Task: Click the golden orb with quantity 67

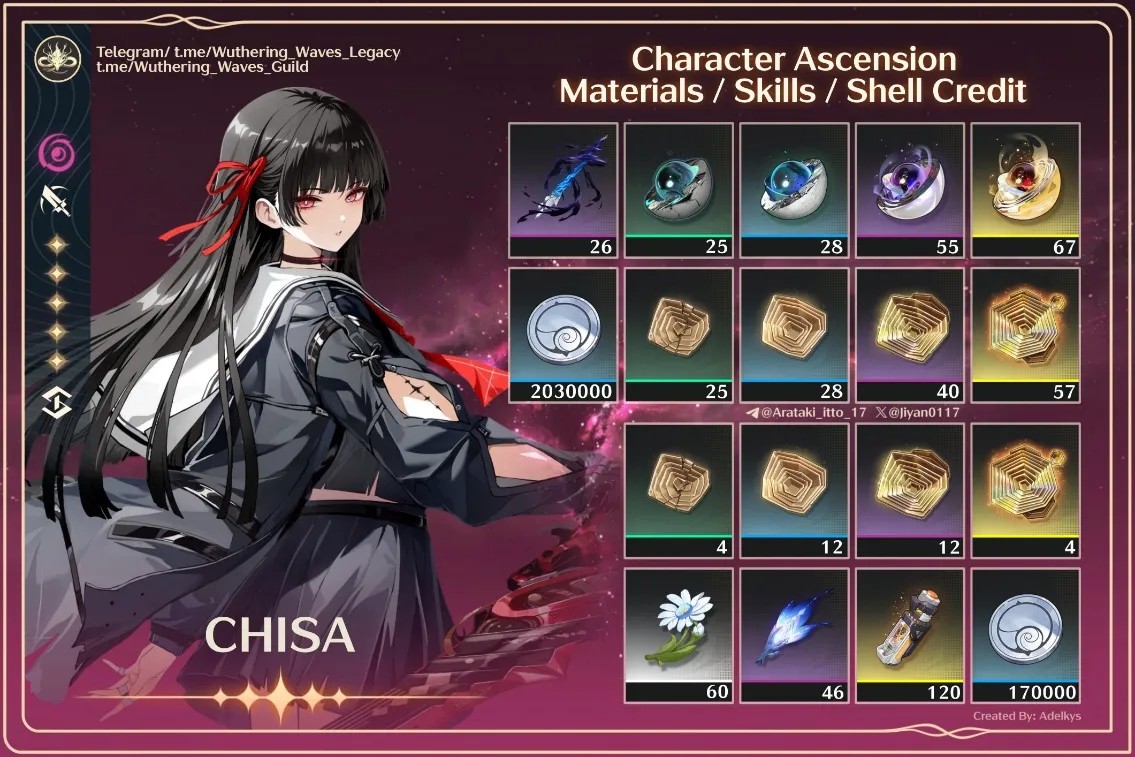Action: point(1025,189)
